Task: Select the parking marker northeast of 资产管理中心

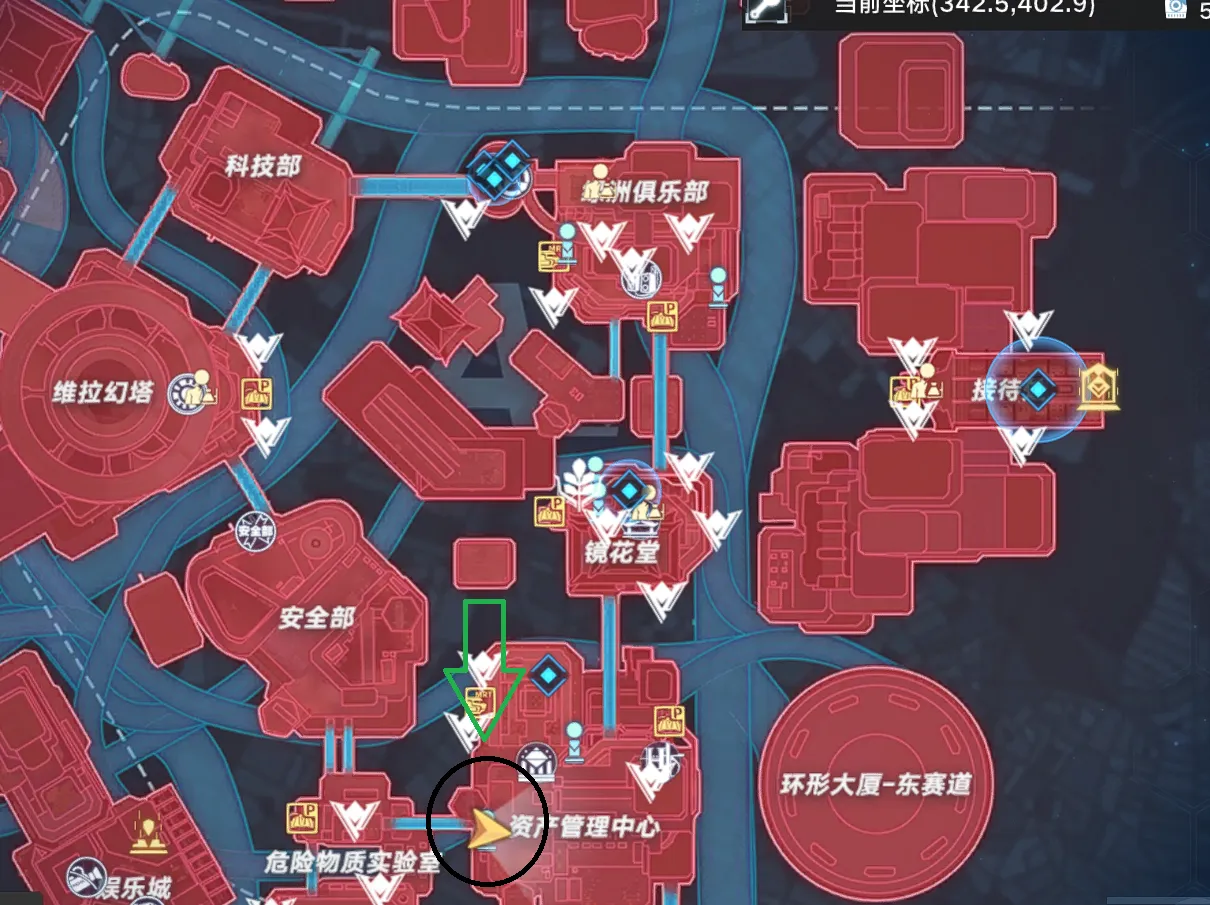Action: (669, 721)
